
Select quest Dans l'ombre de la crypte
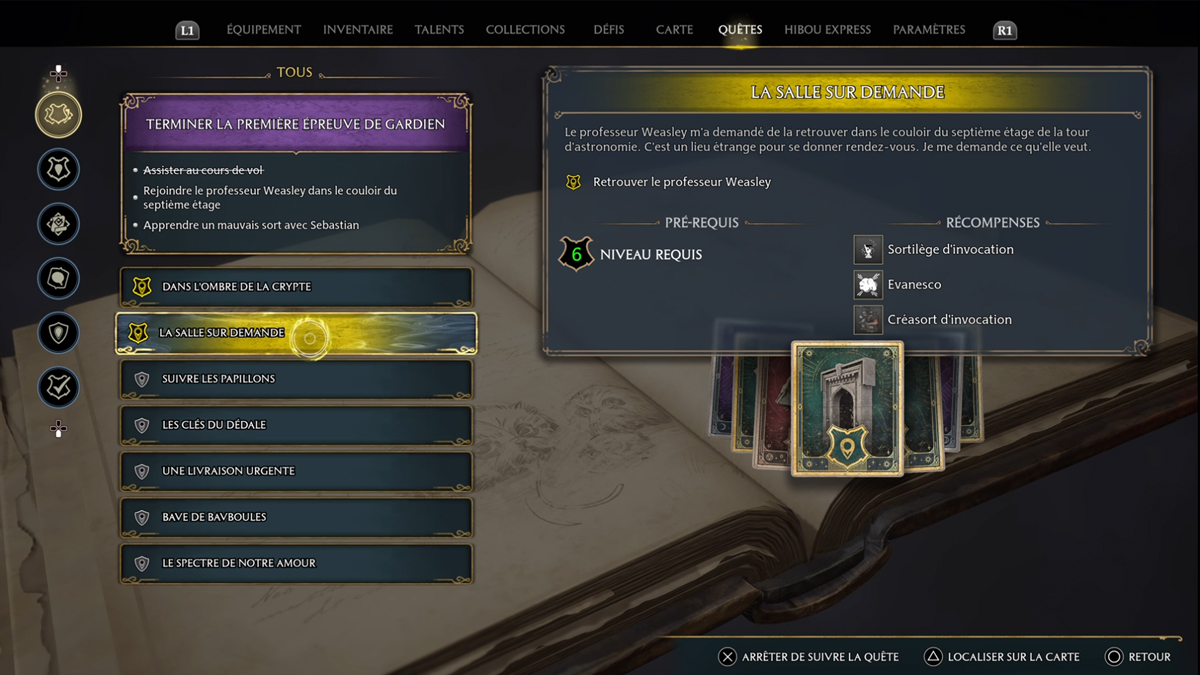point(297,287)
